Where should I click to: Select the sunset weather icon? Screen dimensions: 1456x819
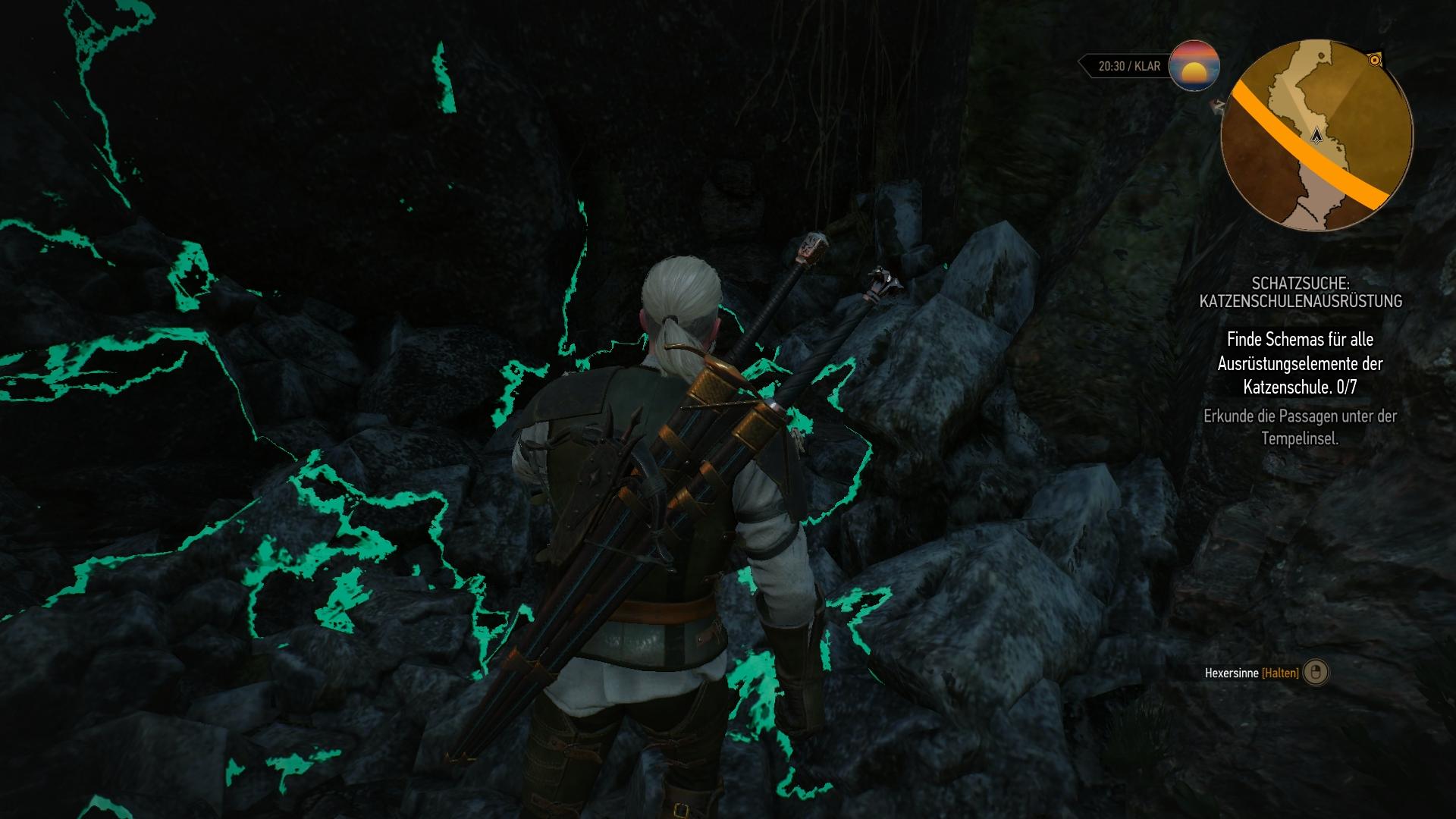tap(1194, 66)
